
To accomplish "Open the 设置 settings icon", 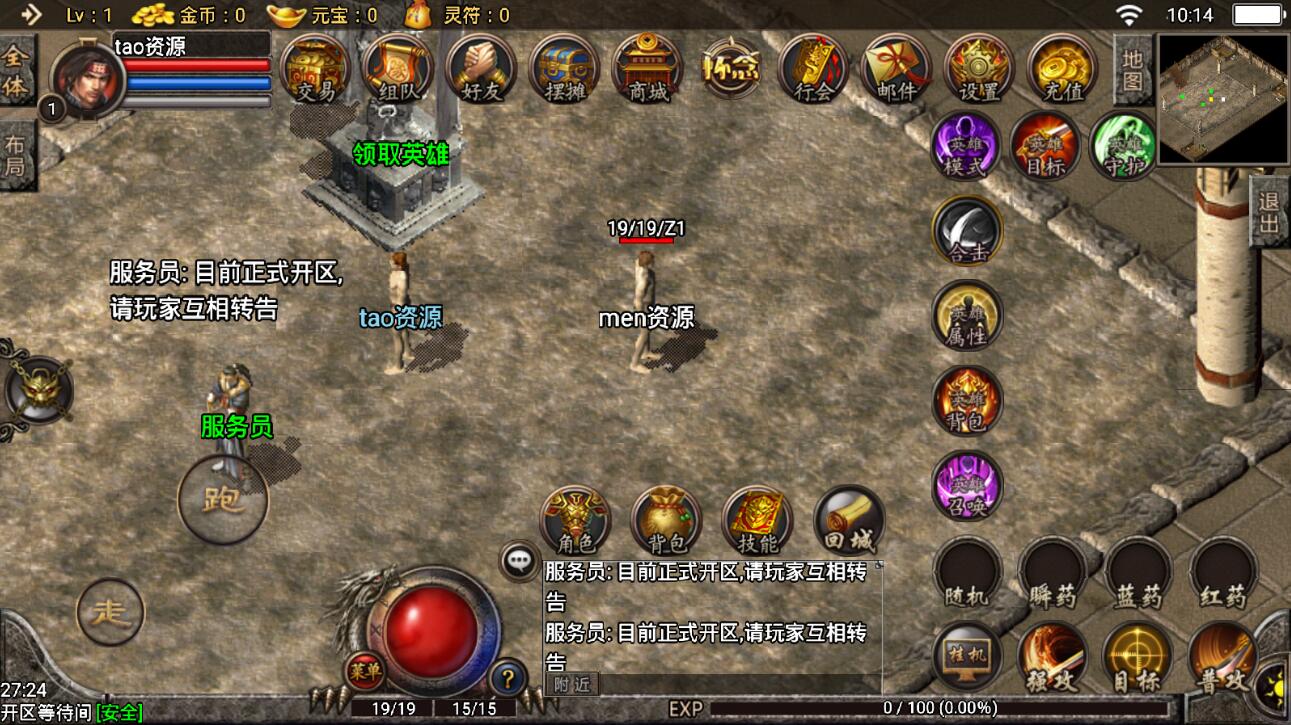I will pos(979,68).
